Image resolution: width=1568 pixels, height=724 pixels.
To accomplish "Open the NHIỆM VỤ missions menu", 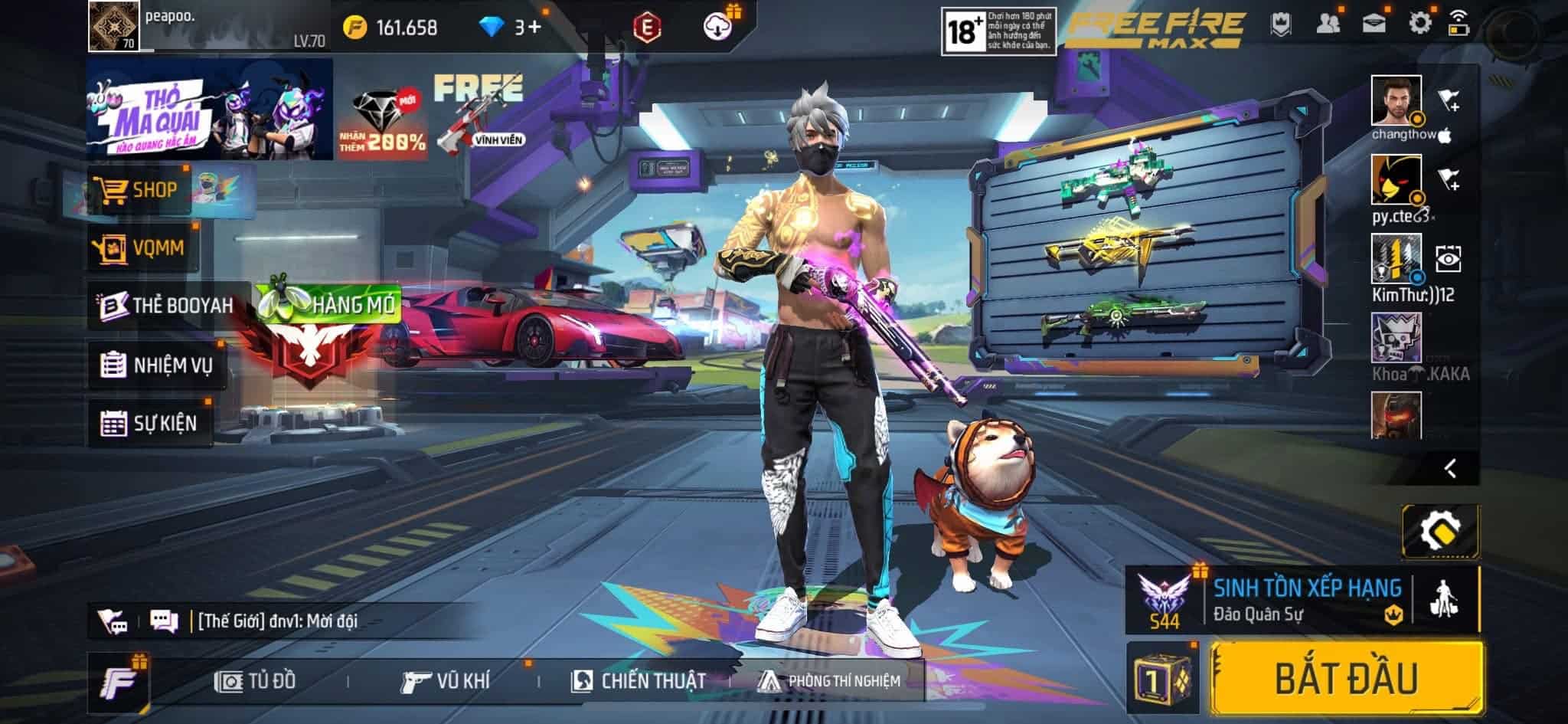I will click(x=158, y=365).
